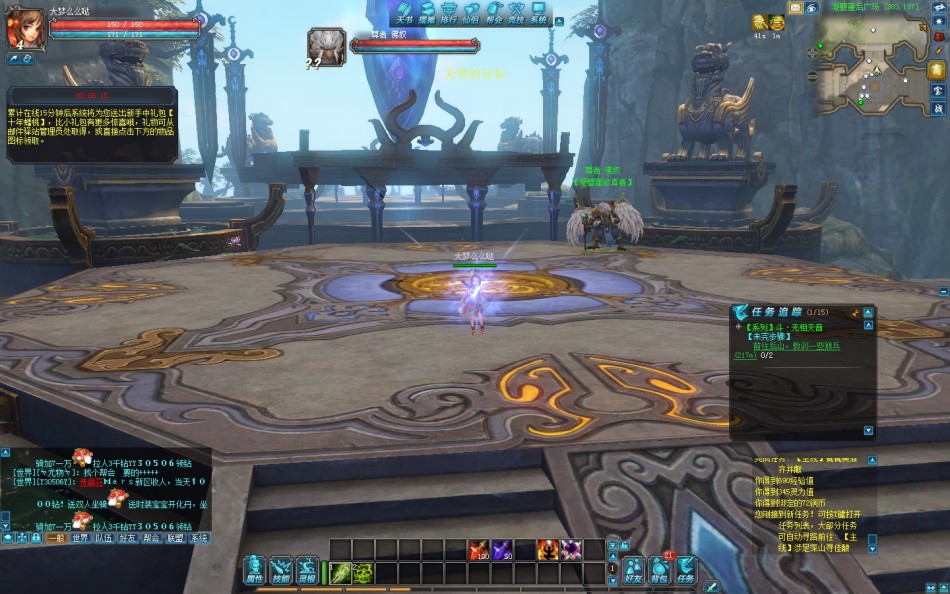The height and width of the screenshot is (594, 950).
Task: Open the 属性 attributes panel
Action: coord(255,570)
